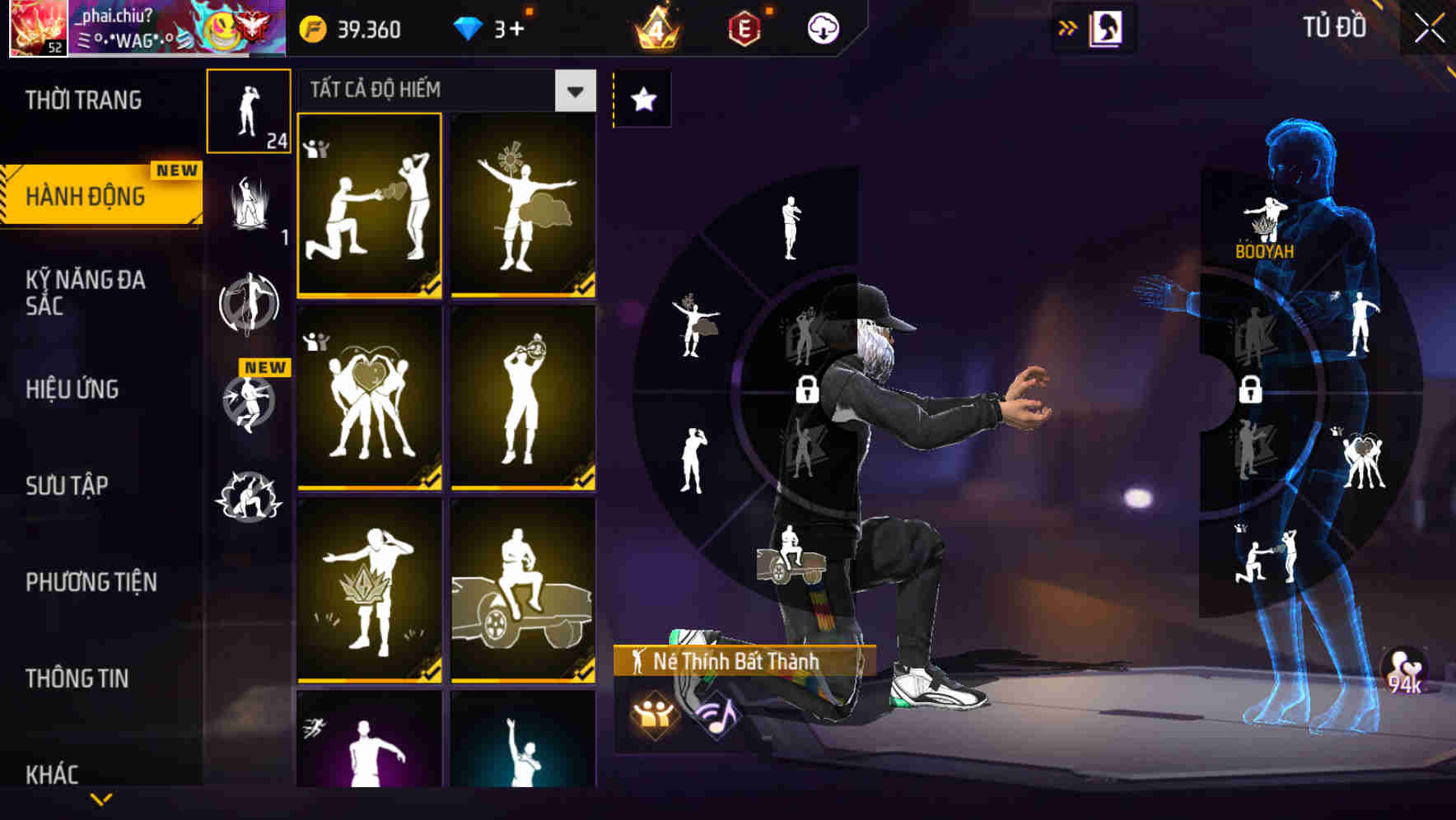Screen dimensions: 1456x820
Task: Open the NEW emote subcategory in the sidebar
Action: 250,403
